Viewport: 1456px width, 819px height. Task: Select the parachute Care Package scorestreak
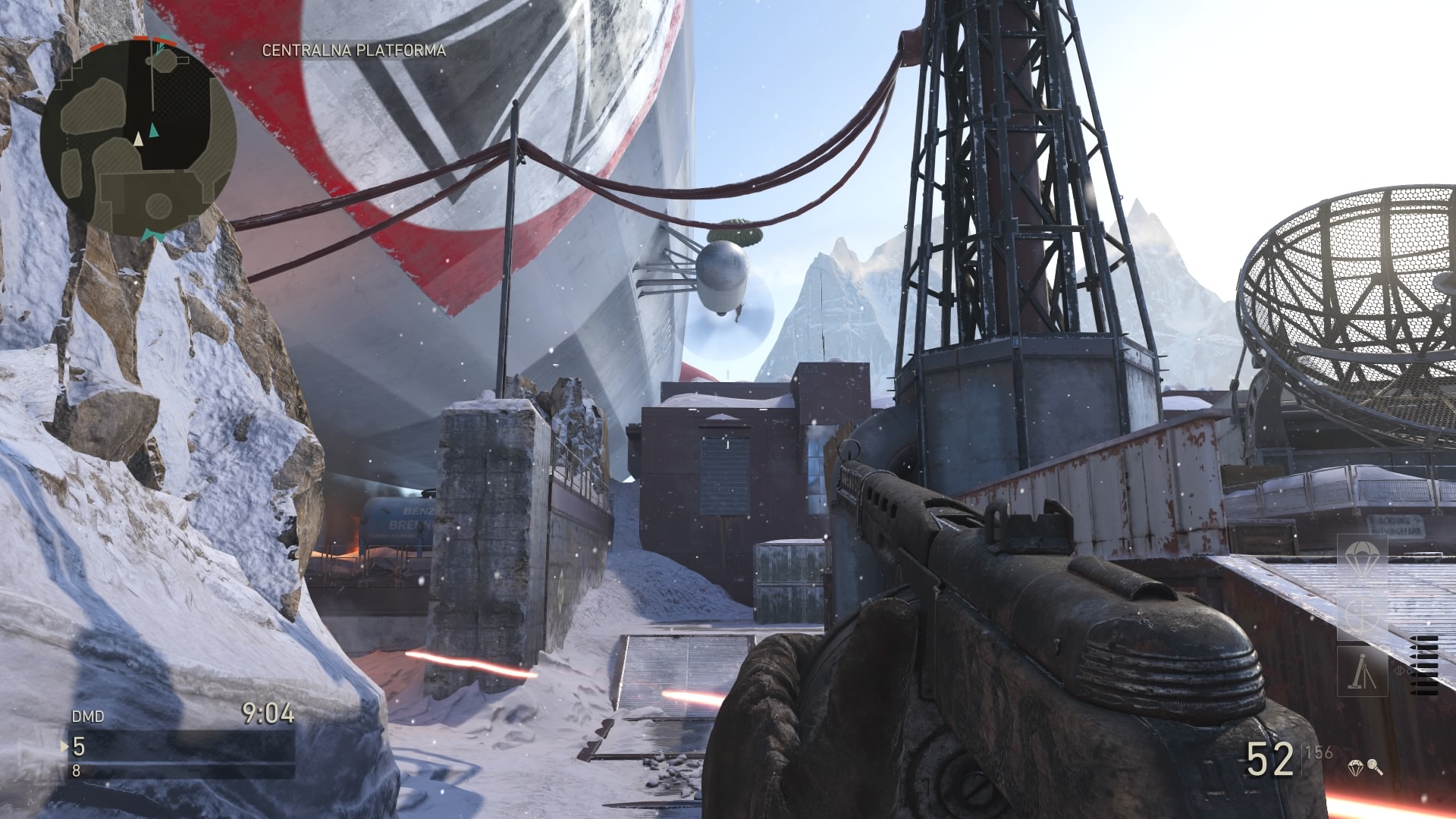click(x=1361, y=558)
